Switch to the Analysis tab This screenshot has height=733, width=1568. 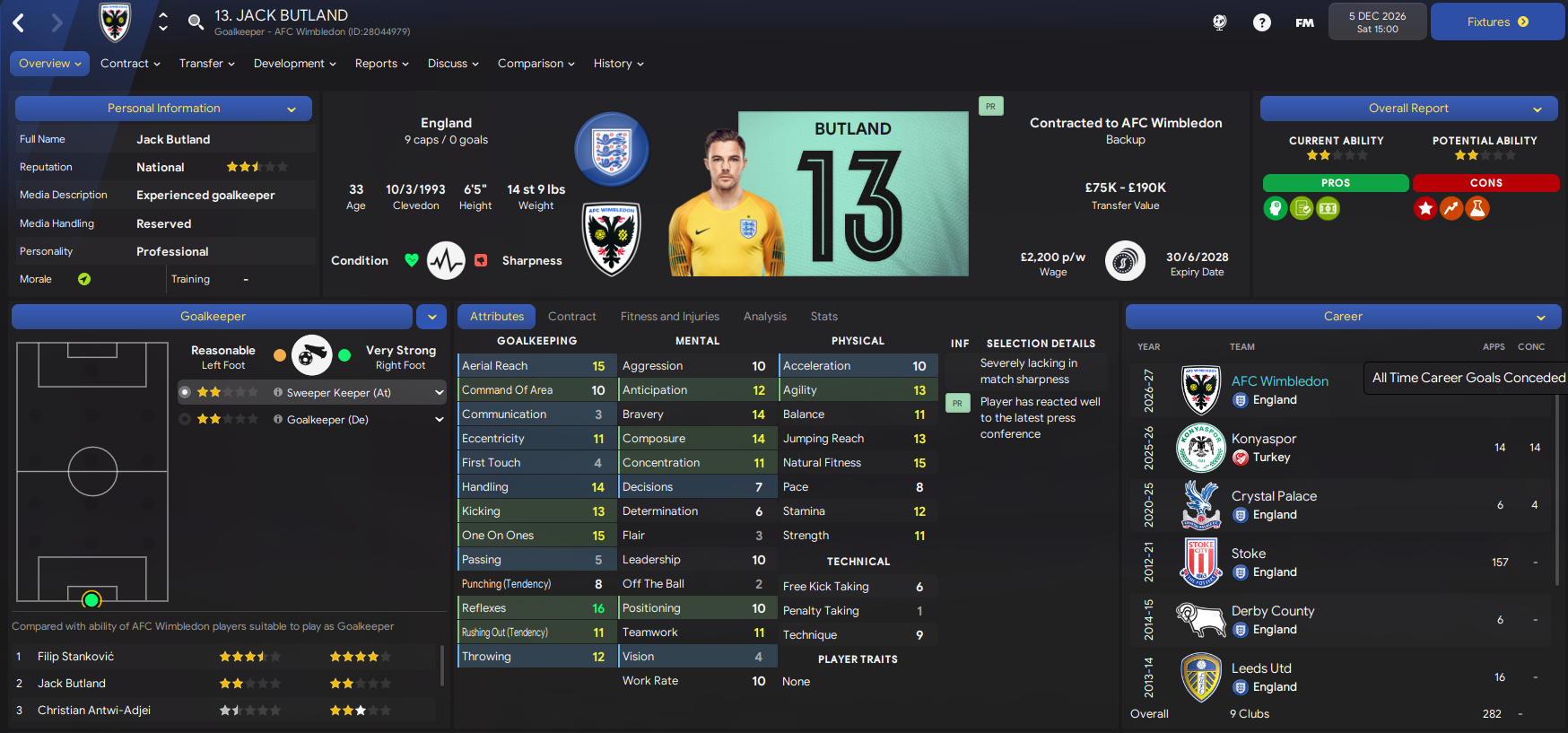tap(764, 317)
